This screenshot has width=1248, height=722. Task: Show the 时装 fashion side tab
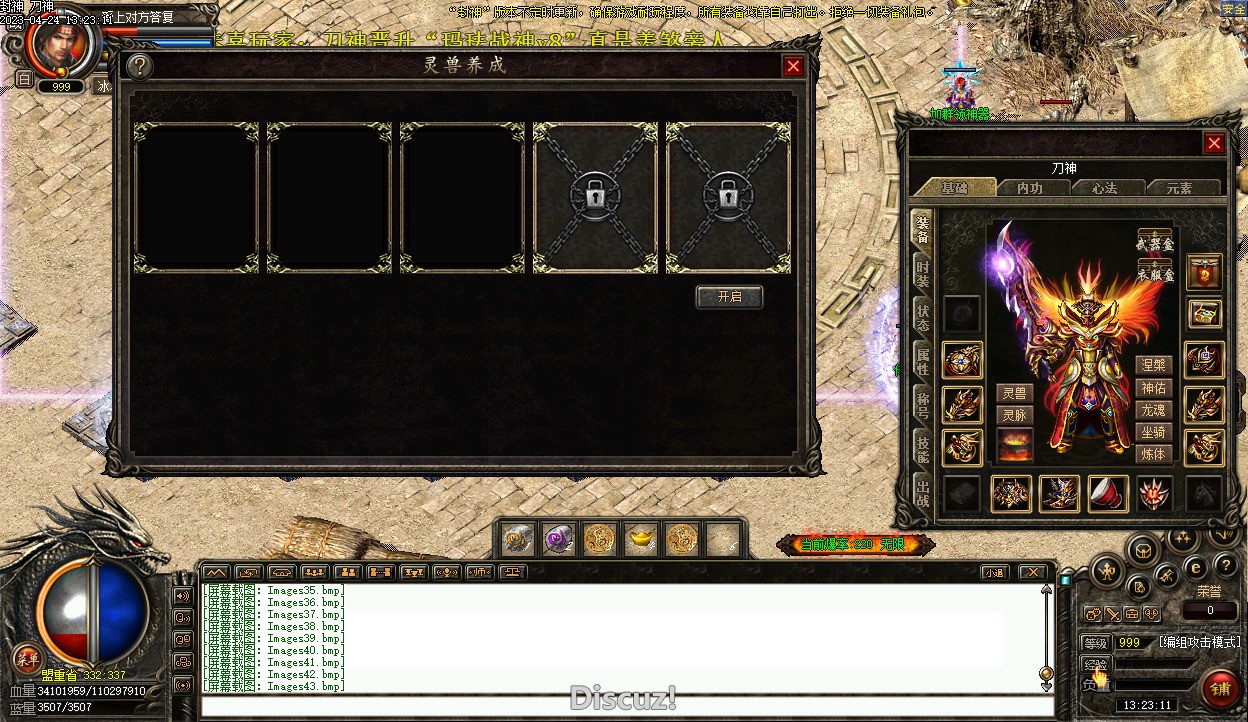pos(922,273)
